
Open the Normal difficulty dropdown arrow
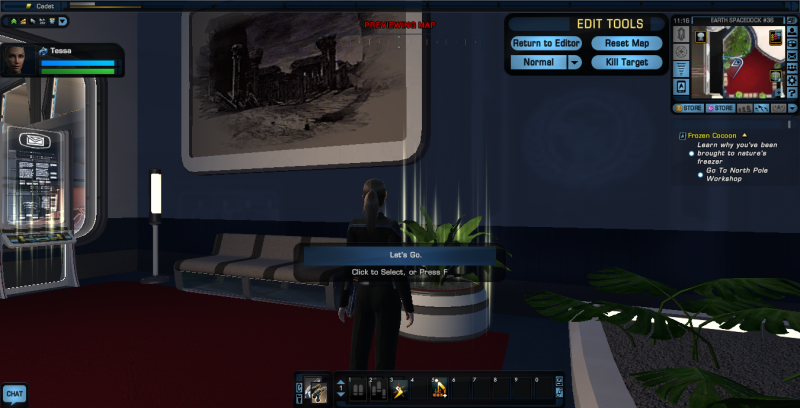[x=575, y=62]
